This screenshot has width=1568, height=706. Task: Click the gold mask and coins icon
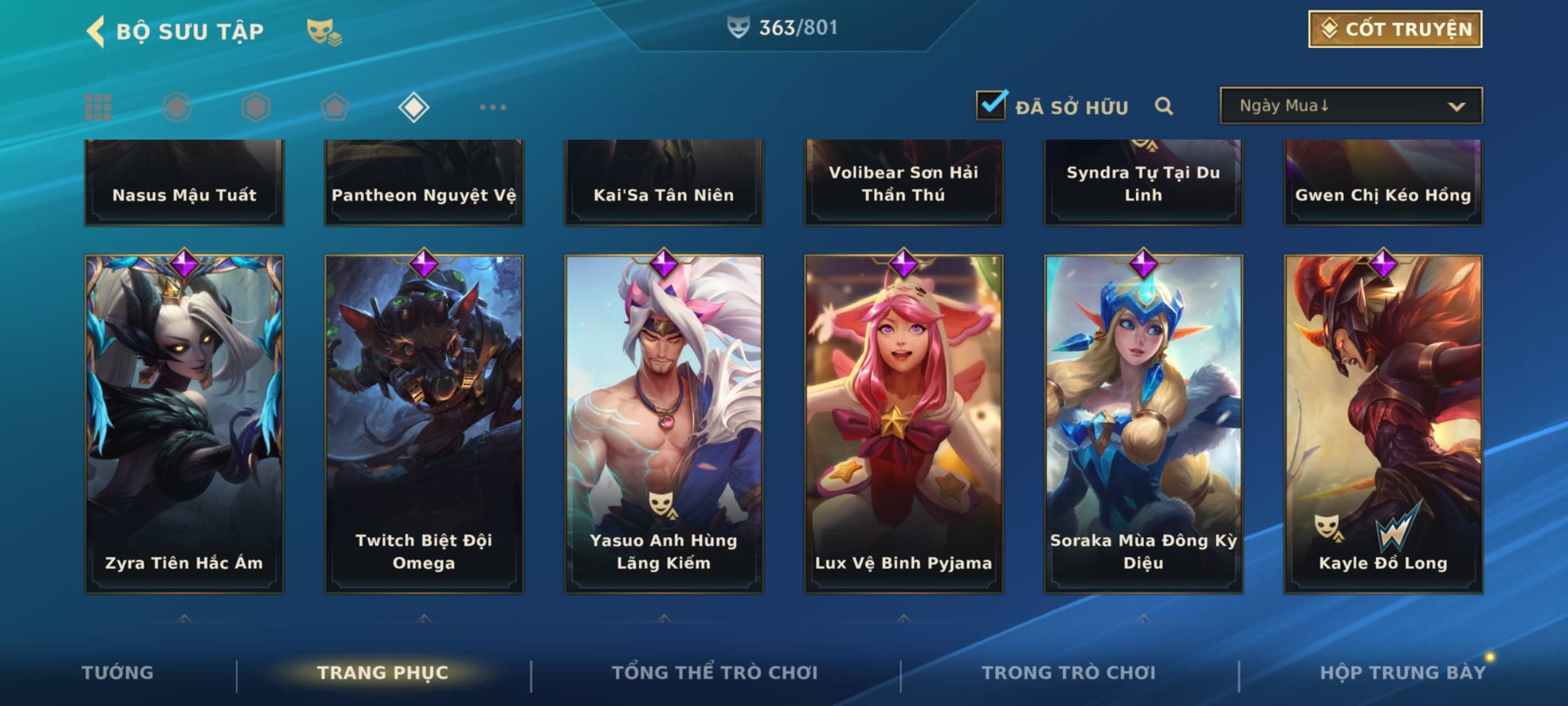(x=324, y=31)
